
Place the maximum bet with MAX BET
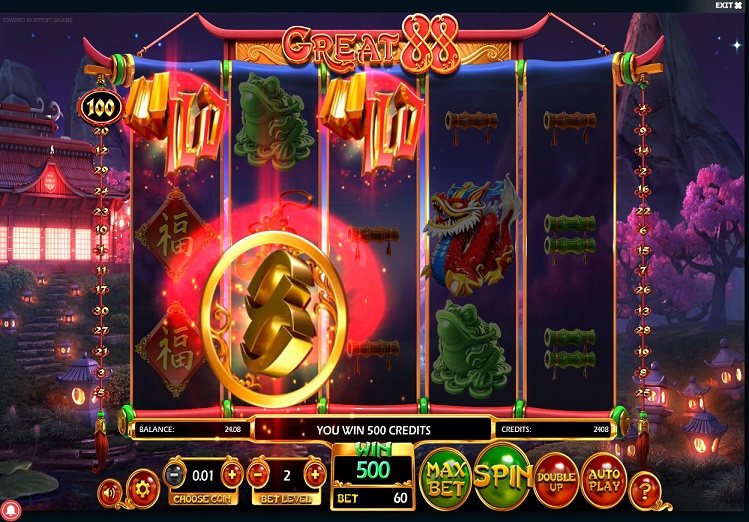446,477
